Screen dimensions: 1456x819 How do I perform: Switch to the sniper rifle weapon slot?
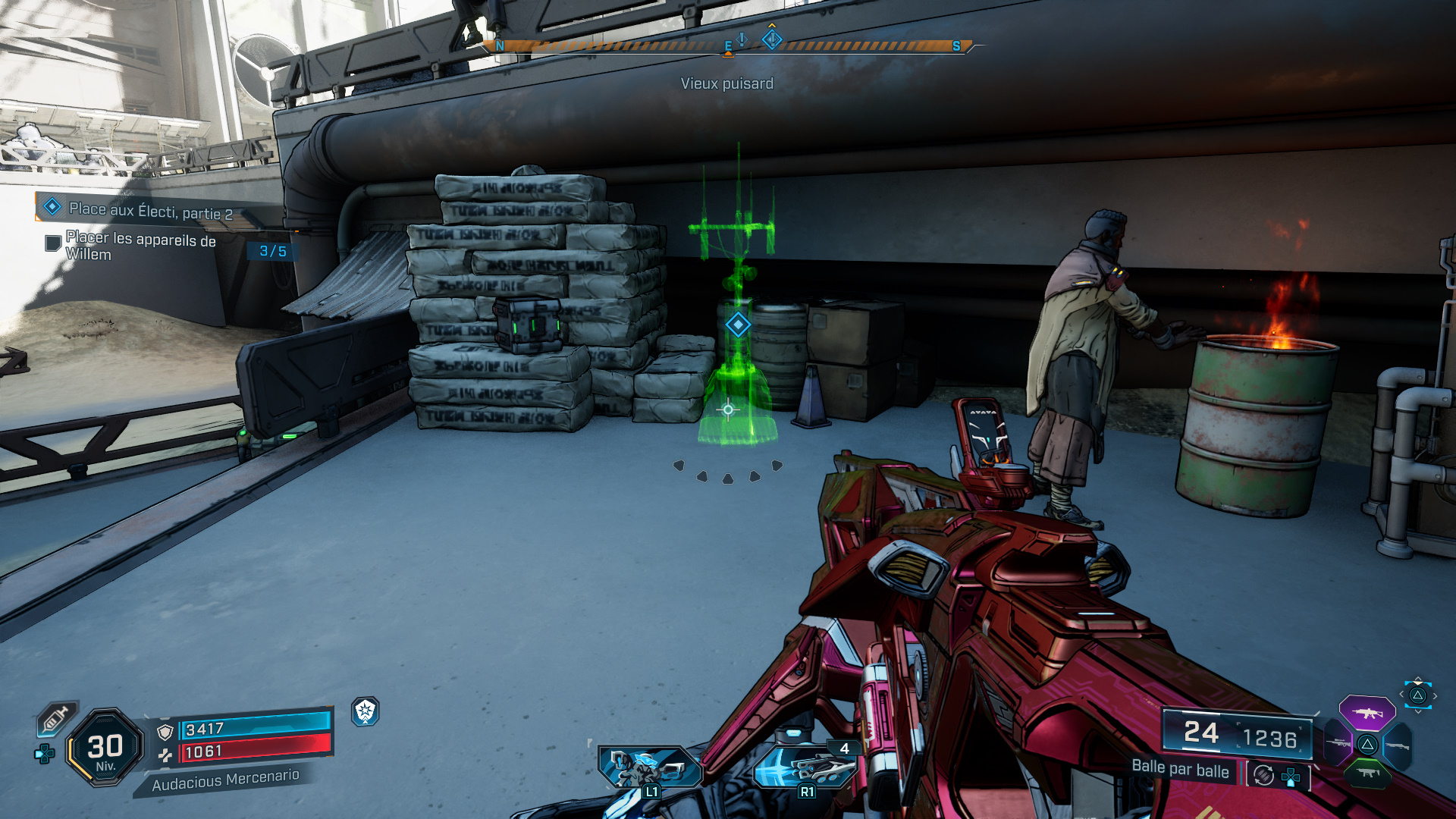click(x=1338, y=743)
